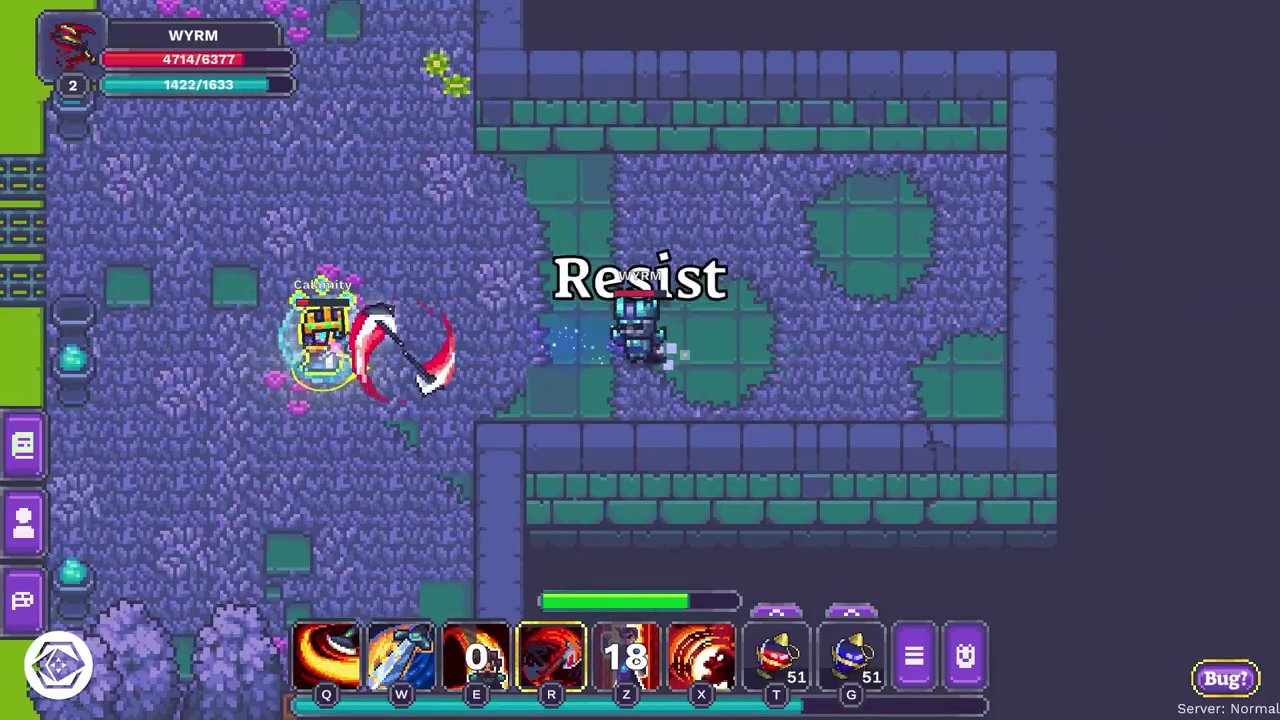Use the blue mana potion on G
Image resolution: width=1280 pixels, height=720 pixels.
(851, 656)
